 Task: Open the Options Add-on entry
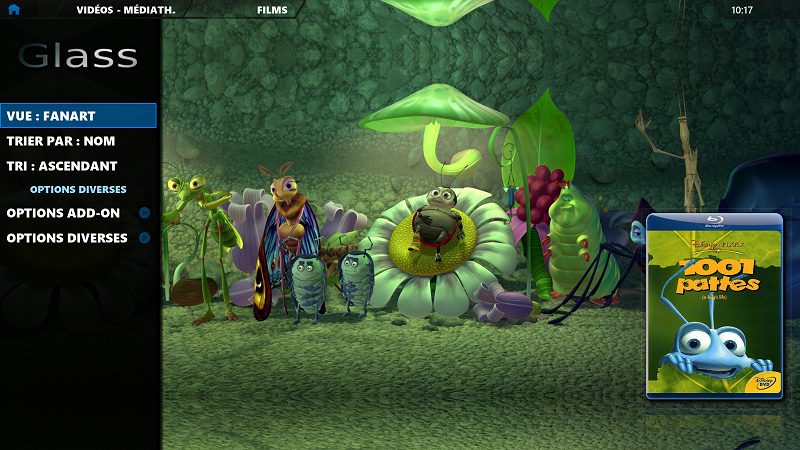click(x=64, y=213)
